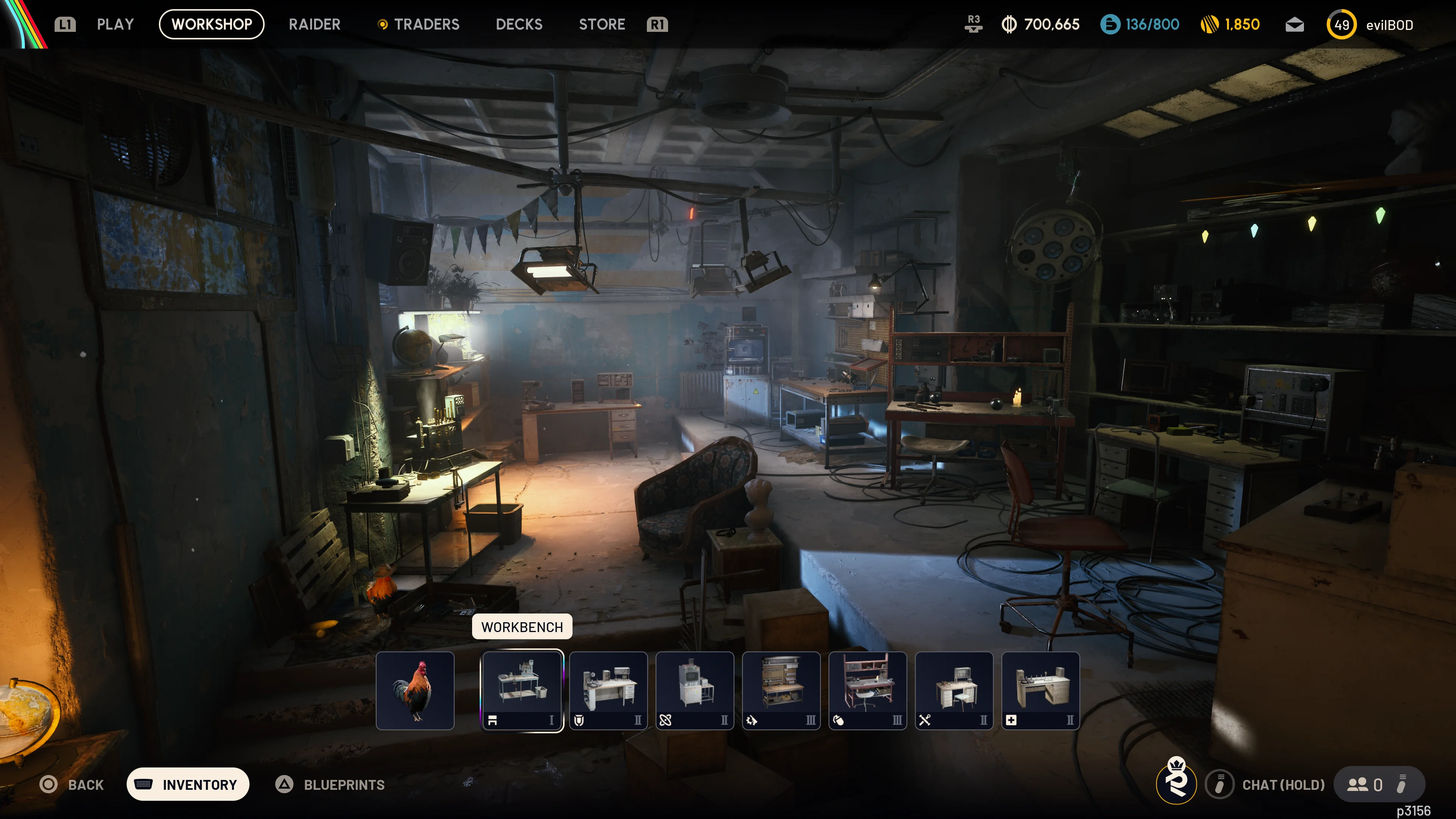
Task: Select the gear-icon Tier III workbench
Action: point(781,691)
